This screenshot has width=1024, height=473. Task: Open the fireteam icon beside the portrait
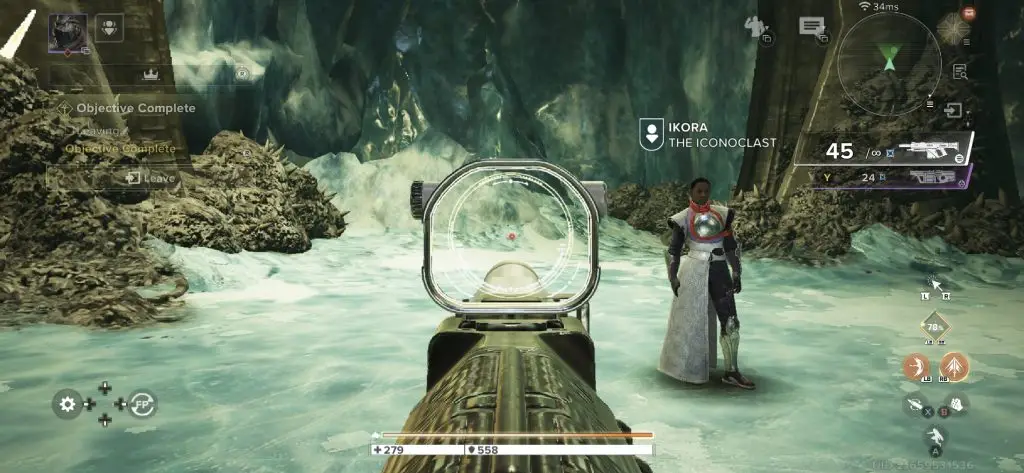(110, 27)
